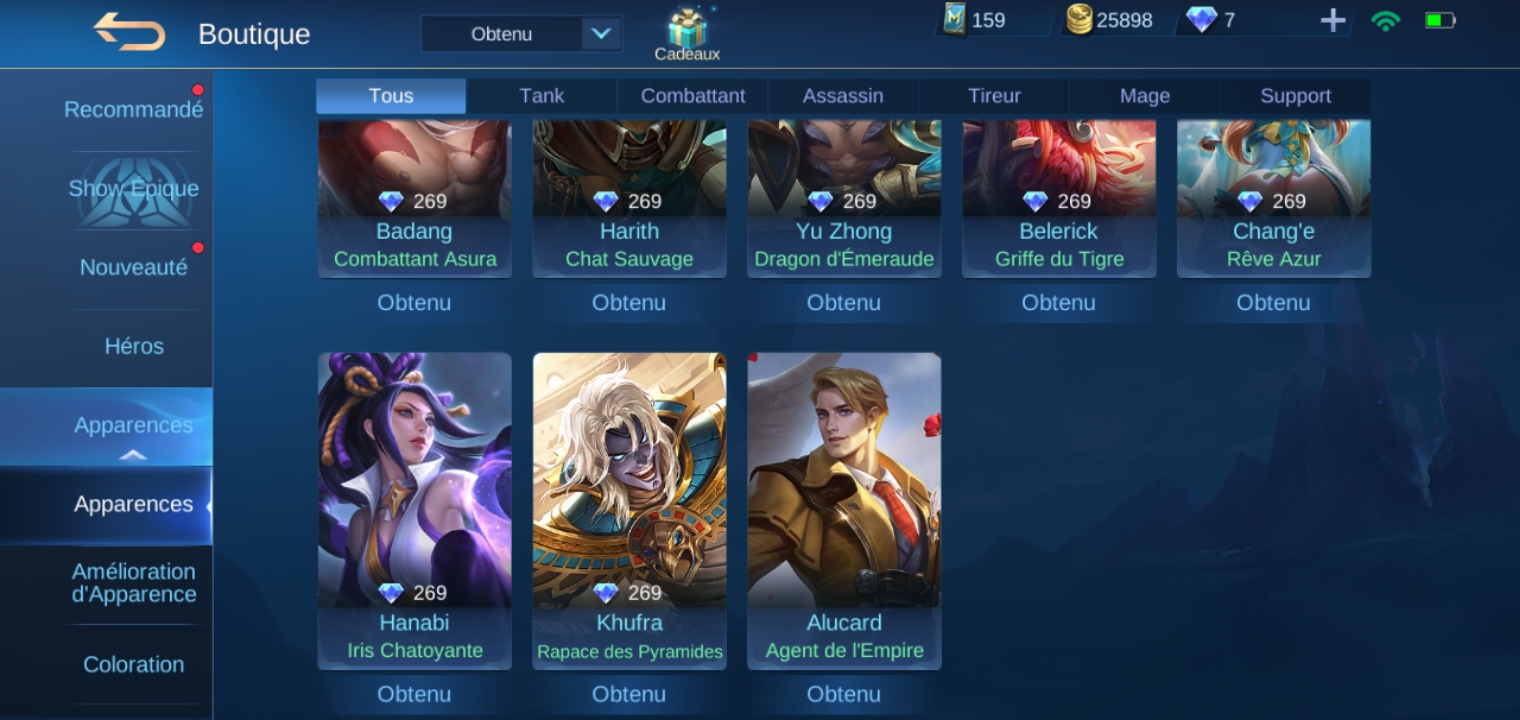The height and width of the screenshot is (720, 1520).
Task: Go back using the return arrow
Action: tap(129, 32)
